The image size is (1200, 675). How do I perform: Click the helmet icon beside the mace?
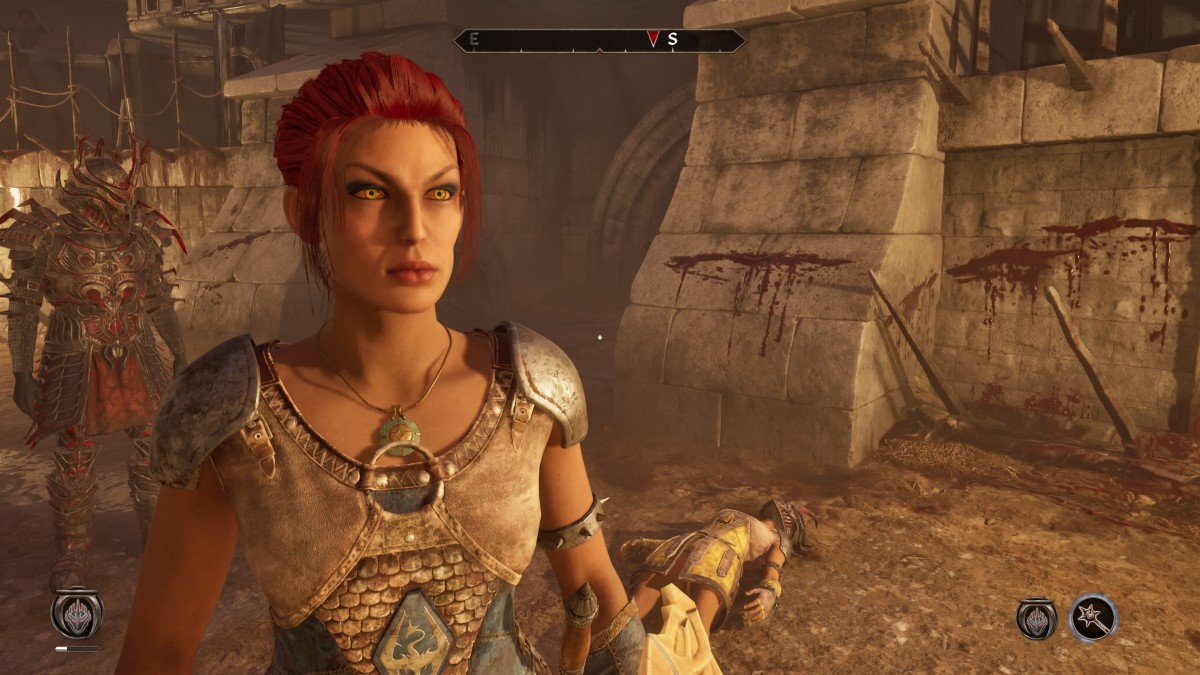coord(1038,618)
